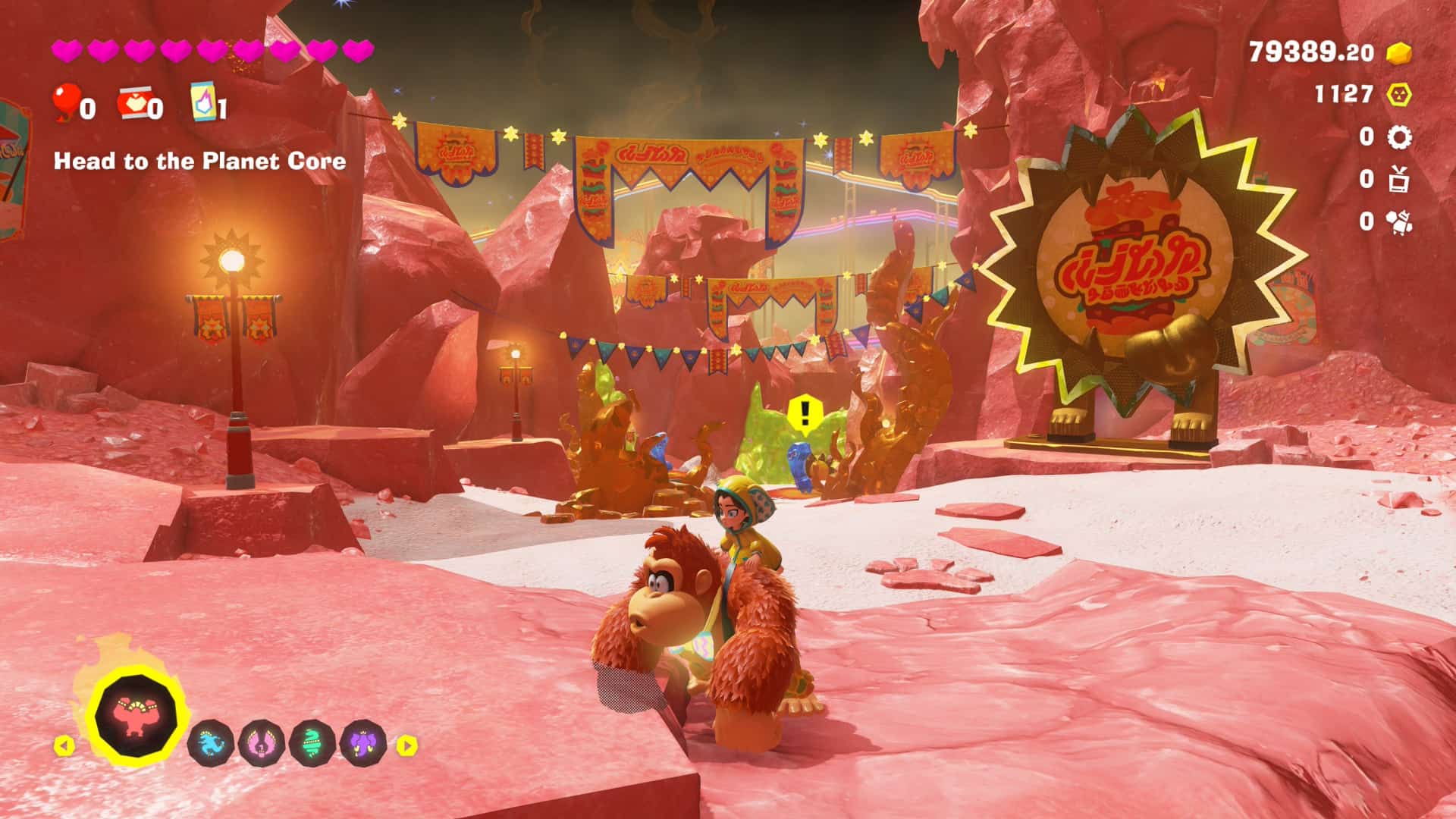Click the yellow hexagon Banandium chip icon

coord(1398,95)
